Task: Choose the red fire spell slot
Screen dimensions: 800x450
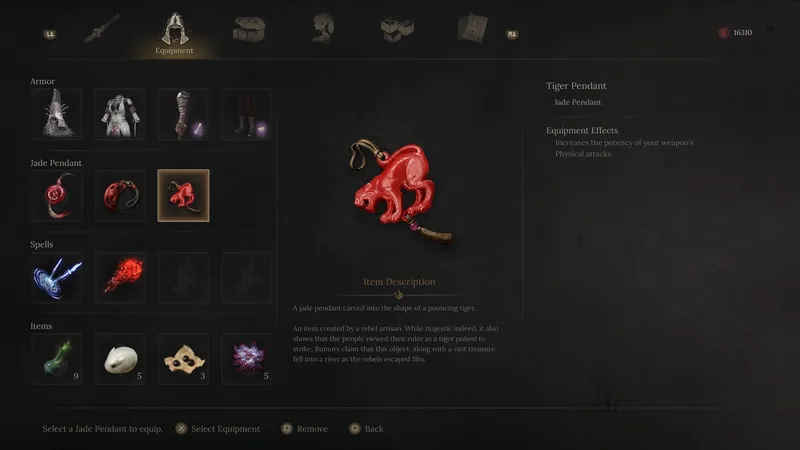Action: (x=120, y=278)
